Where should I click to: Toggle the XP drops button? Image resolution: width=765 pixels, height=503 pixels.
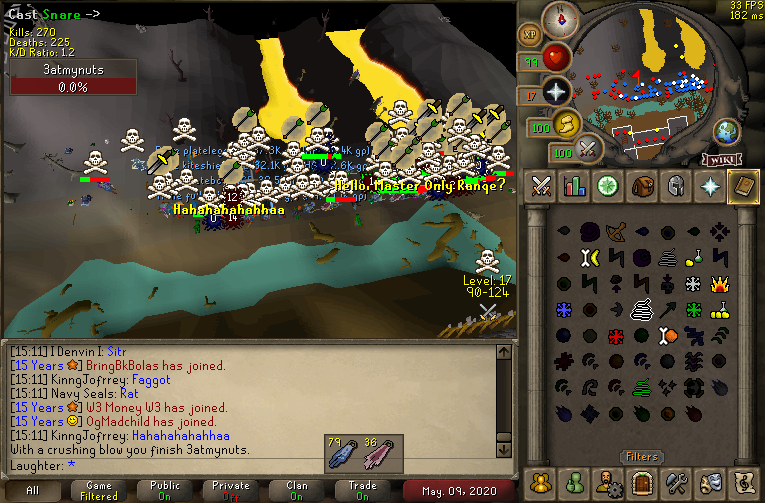pyautogui.click(x=529, y=34)
